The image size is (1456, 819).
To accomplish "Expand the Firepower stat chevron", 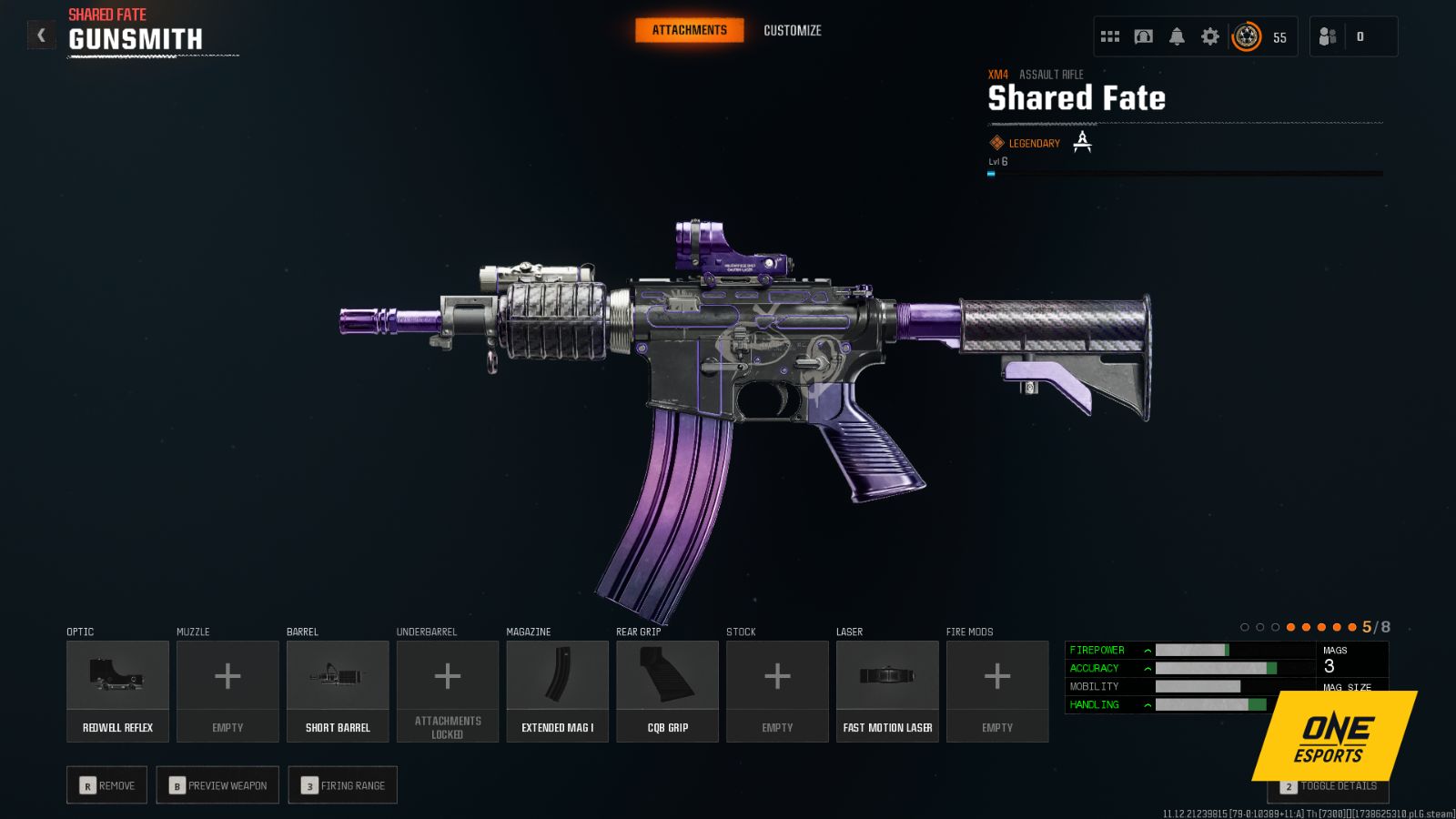I will pos(1146,650).
